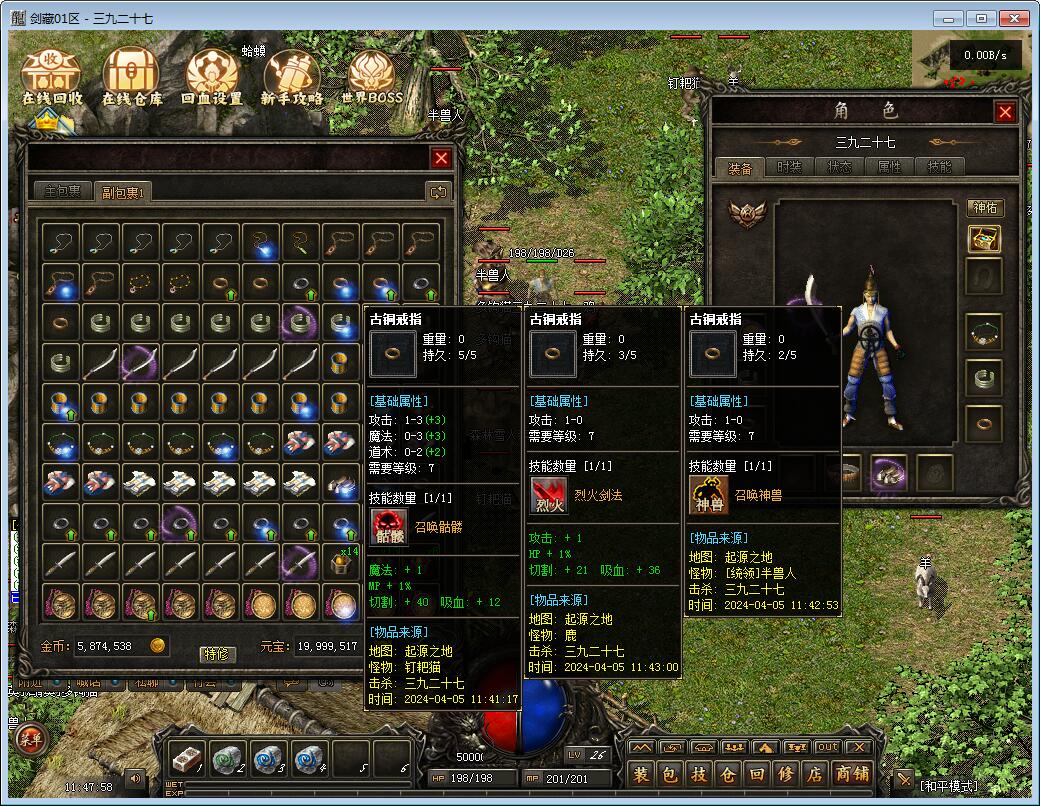Click the 修 repair button in bottom bar
The image size is (1040, 806).
click(786, 773)
